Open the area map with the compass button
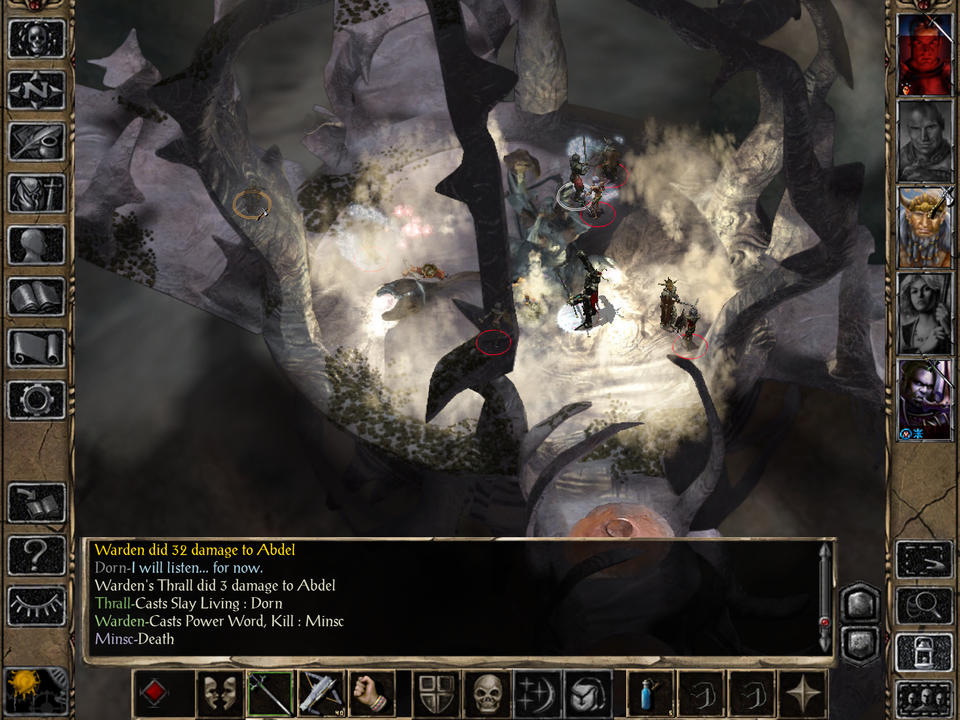The width and height of the screenshot is (960, 720). click(x=37, y=90)
